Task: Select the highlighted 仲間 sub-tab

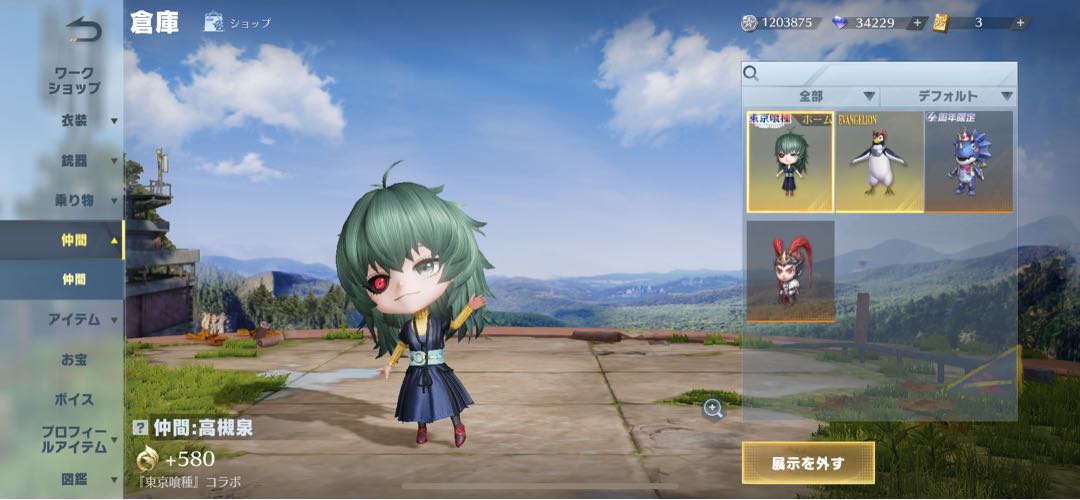Action: (73, 279)
